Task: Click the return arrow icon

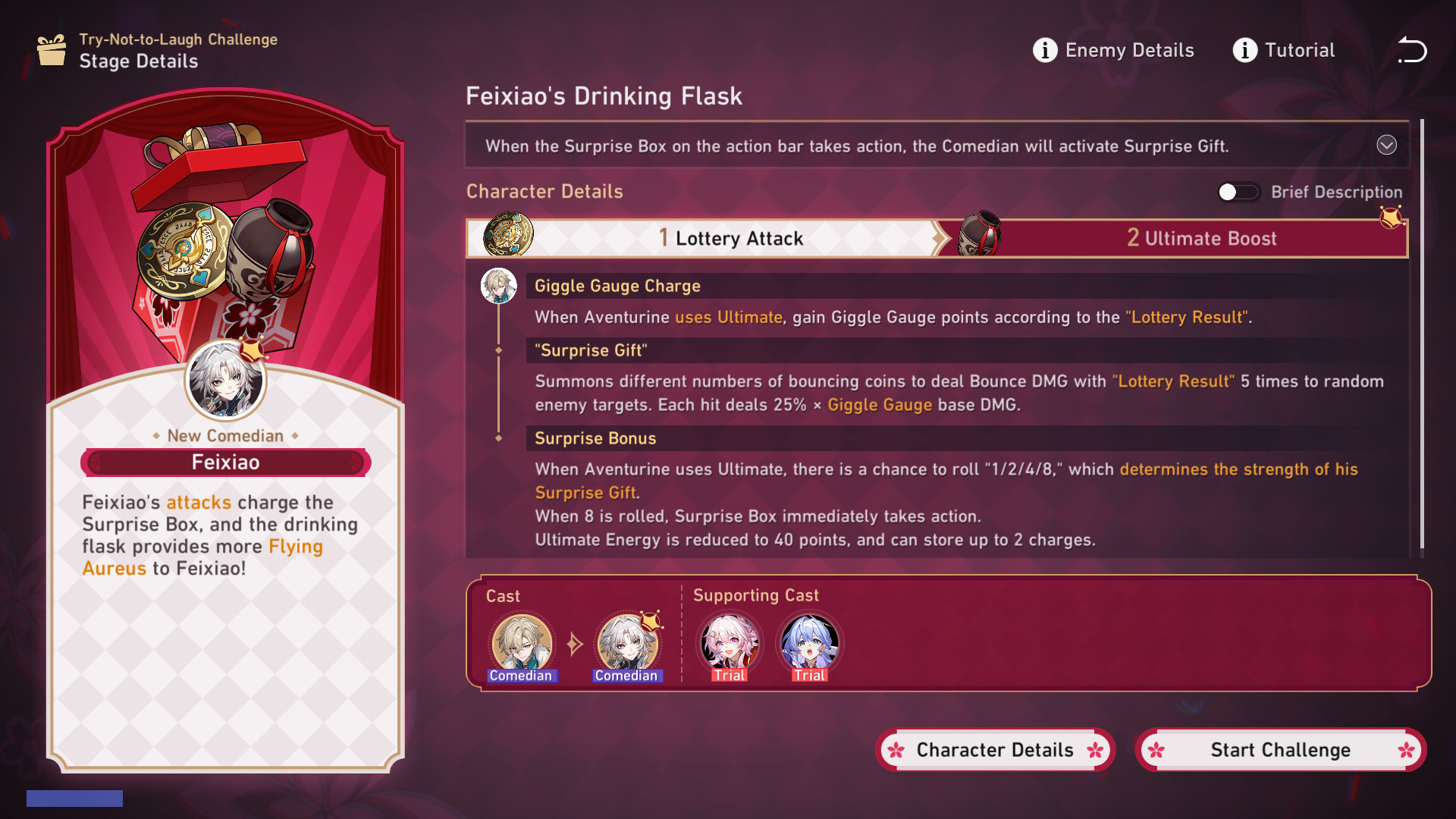Action: click(1412, 50)
